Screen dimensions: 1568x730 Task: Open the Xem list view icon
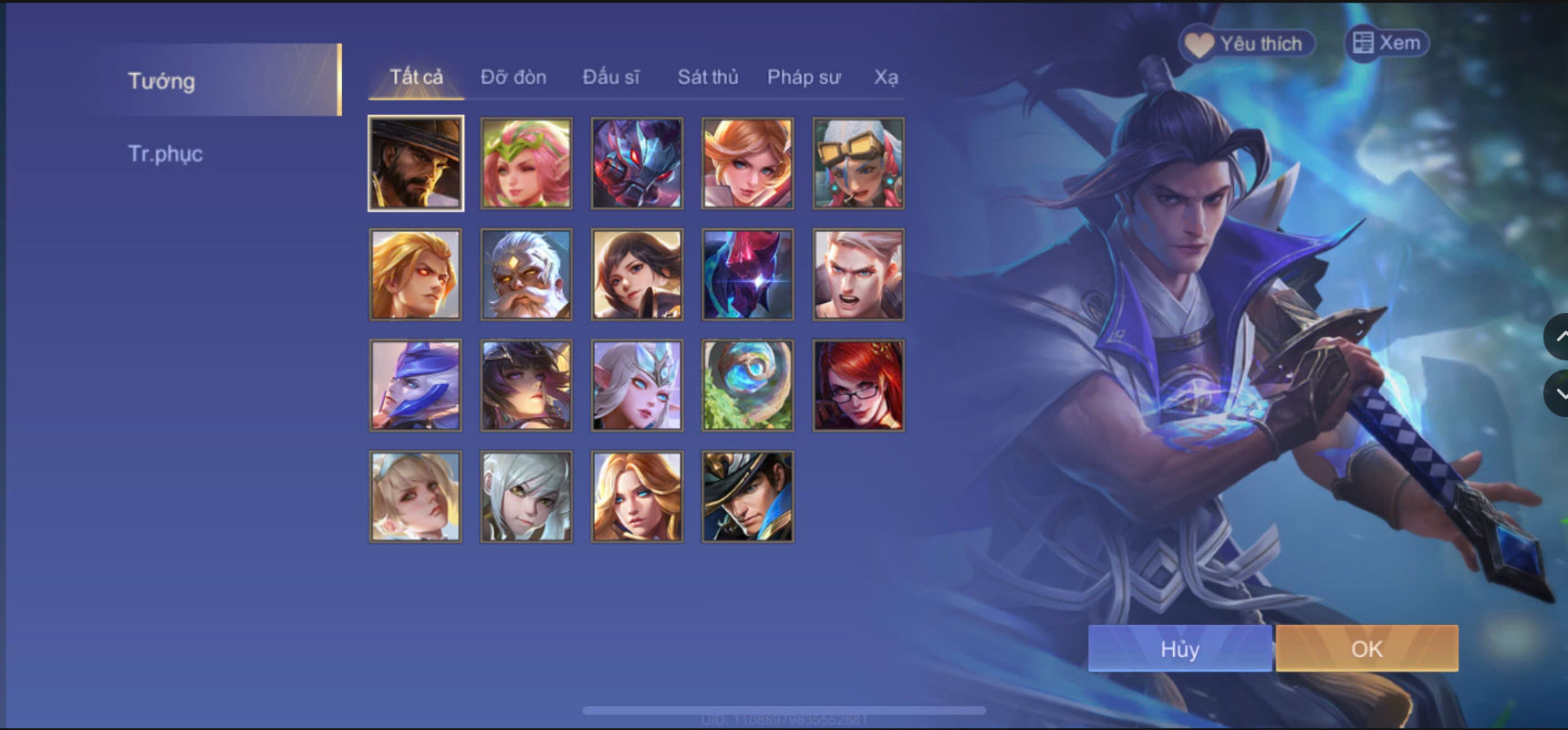(x=1386, y=42)
